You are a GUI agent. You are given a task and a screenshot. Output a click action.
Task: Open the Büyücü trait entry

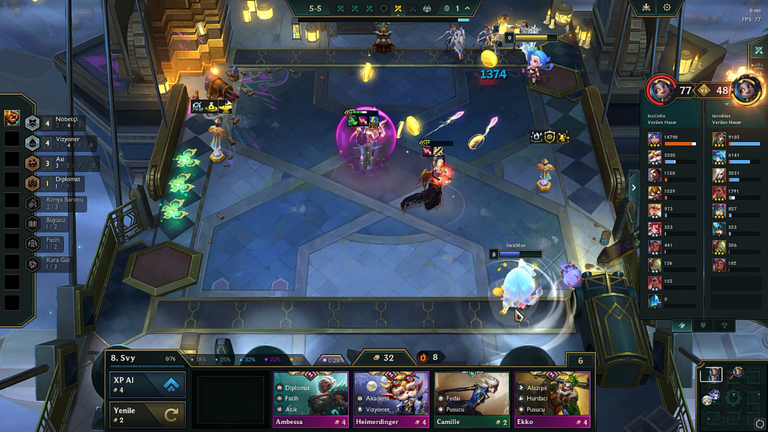pos(50,223)
